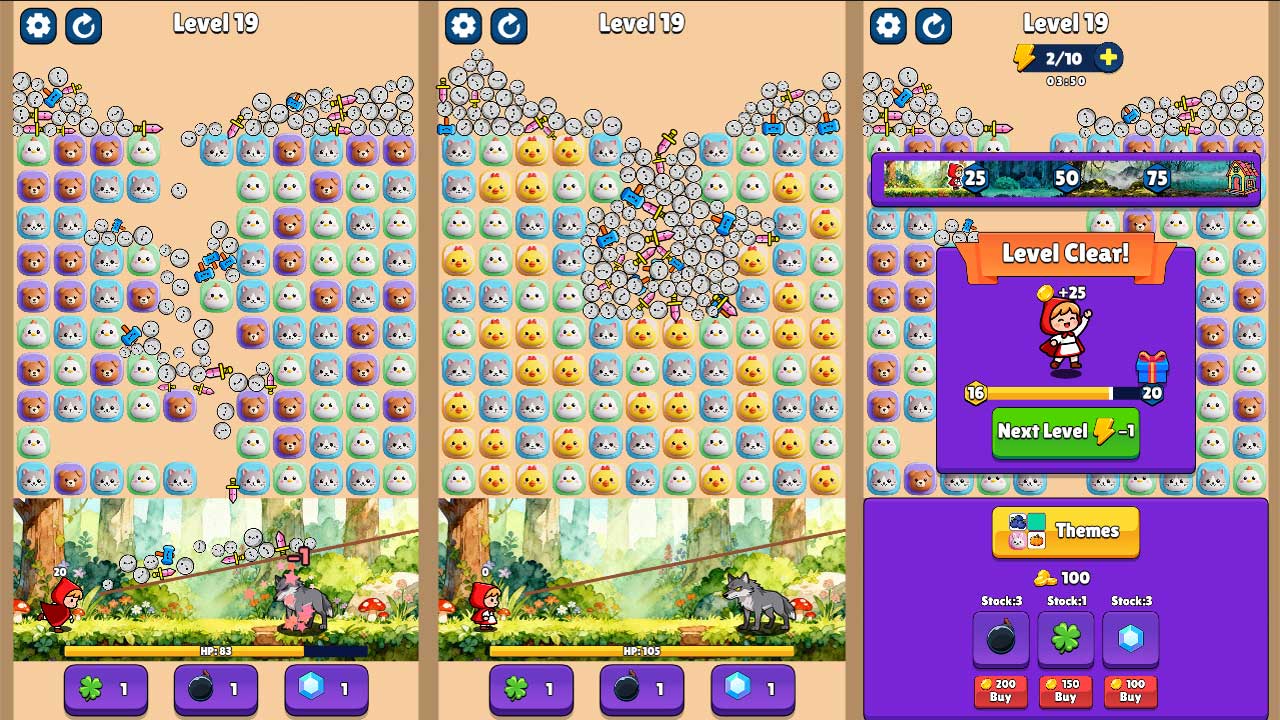The image size is (1280, 720).
Task: Tap the plus to add energy
Action: click(1107, 58)
